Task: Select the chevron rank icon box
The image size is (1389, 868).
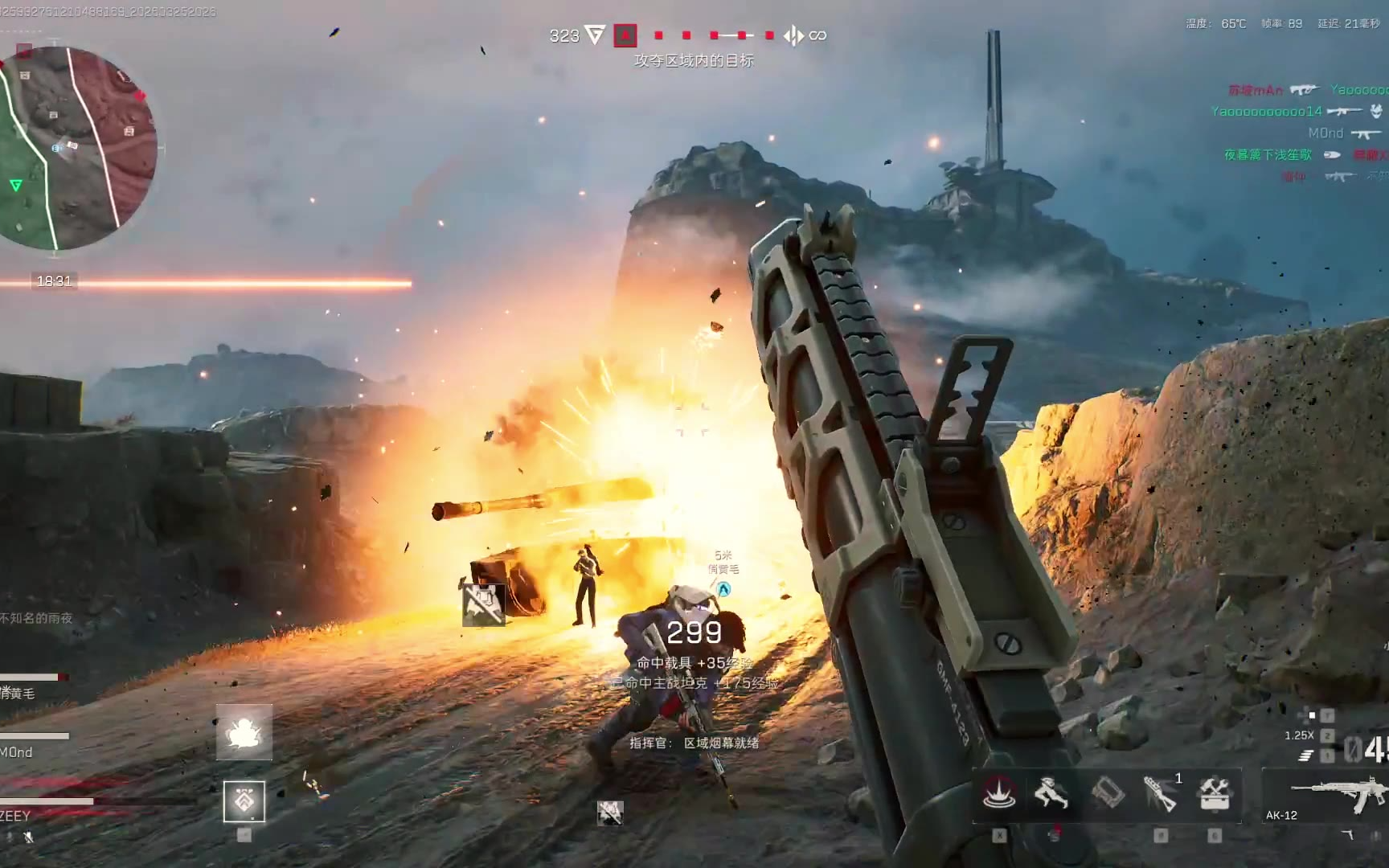Action: [x=244, y=801]
